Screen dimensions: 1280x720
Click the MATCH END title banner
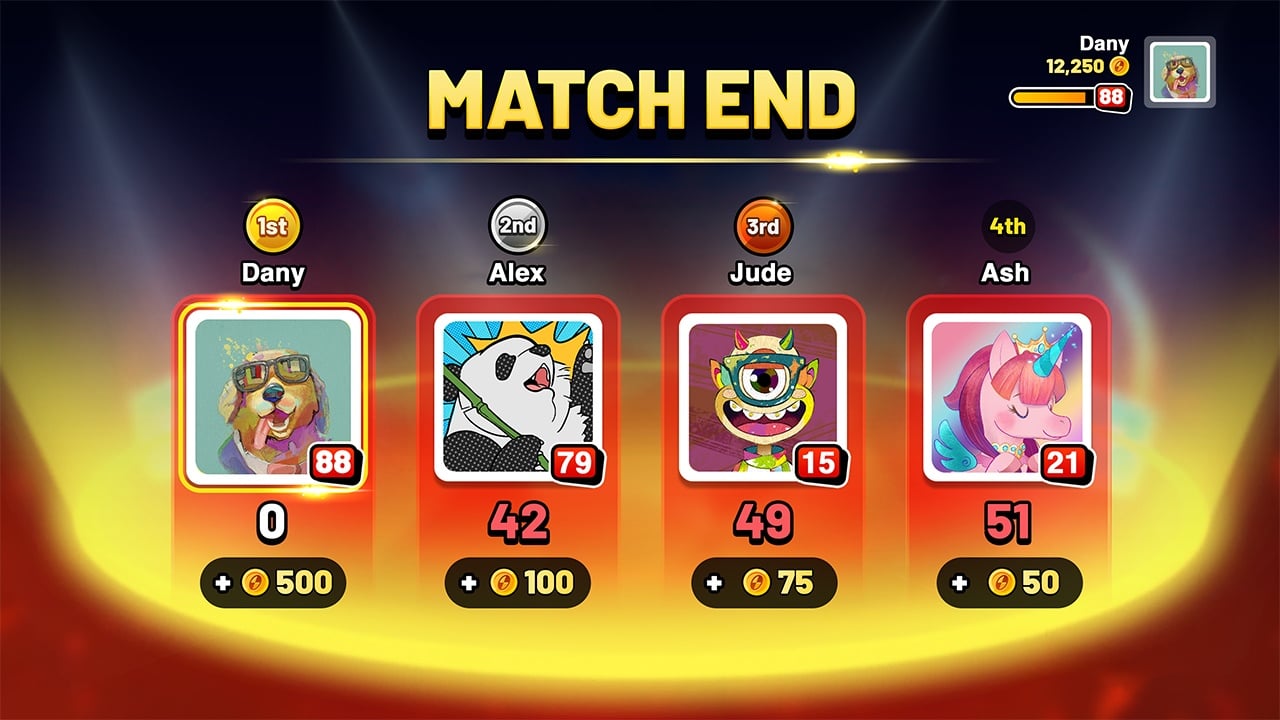tap(640, 99)
